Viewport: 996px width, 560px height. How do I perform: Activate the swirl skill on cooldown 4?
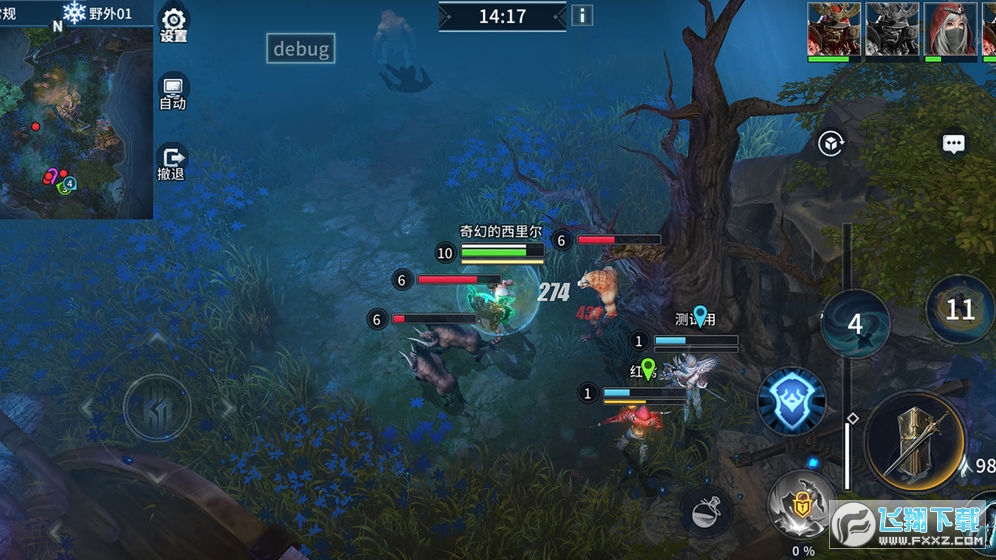(x=855, y=324)
